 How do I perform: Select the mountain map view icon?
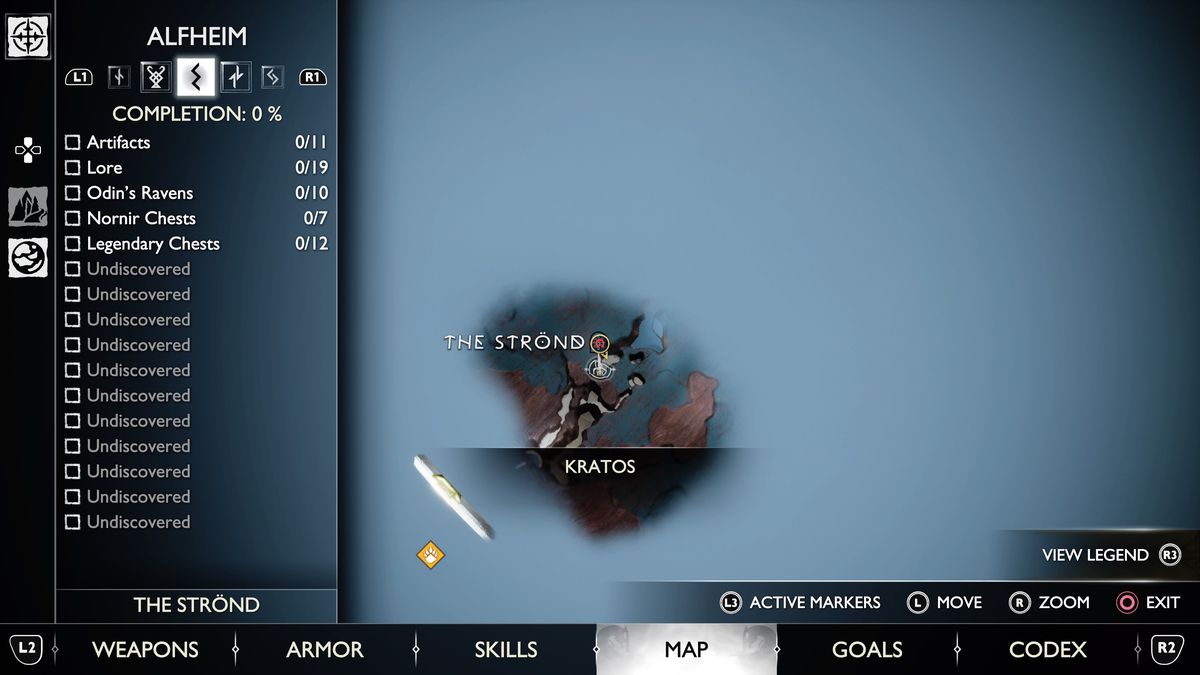point(28,207)
